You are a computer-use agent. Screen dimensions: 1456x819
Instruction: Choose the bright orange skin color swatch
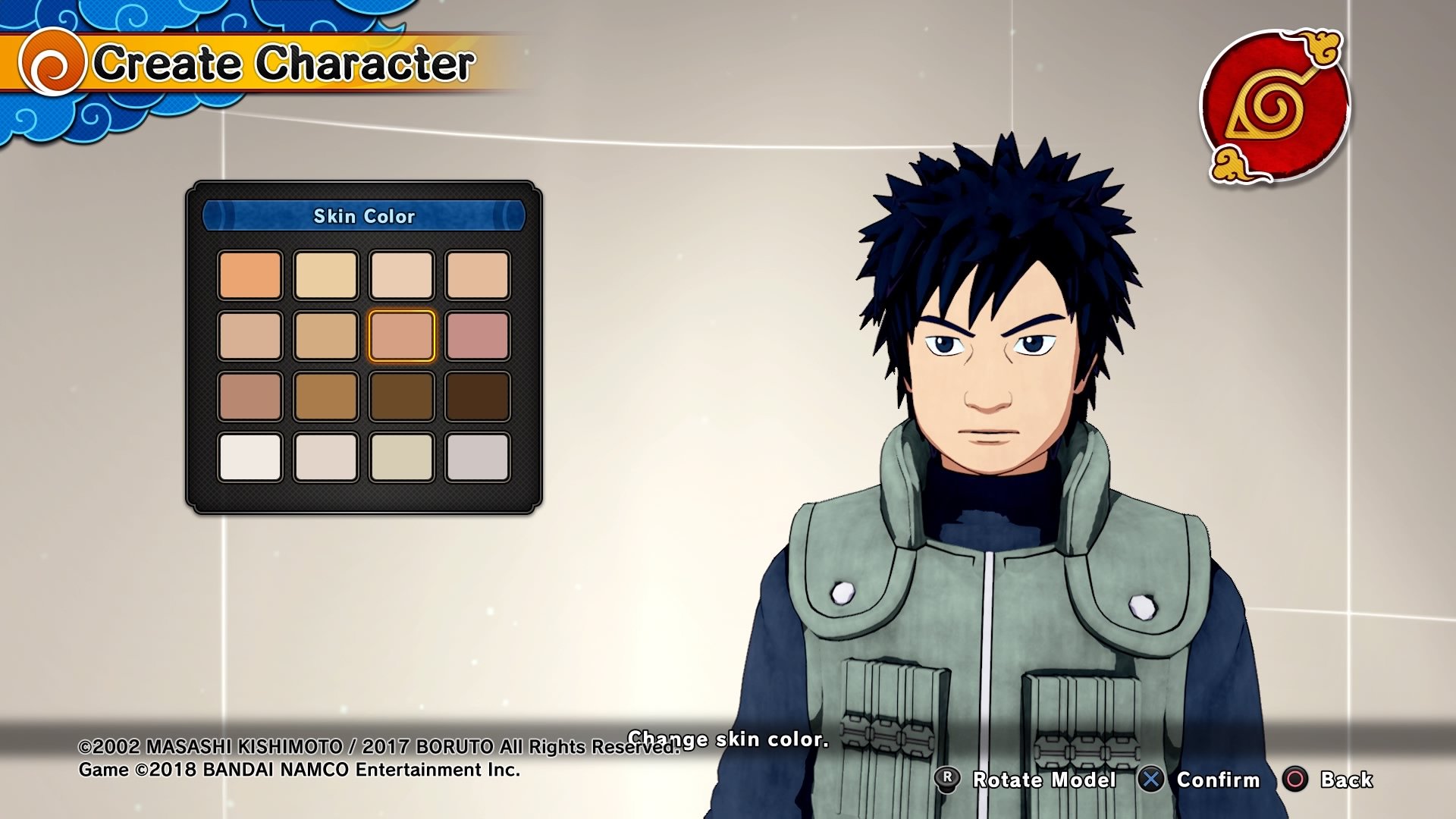(250, 275)
